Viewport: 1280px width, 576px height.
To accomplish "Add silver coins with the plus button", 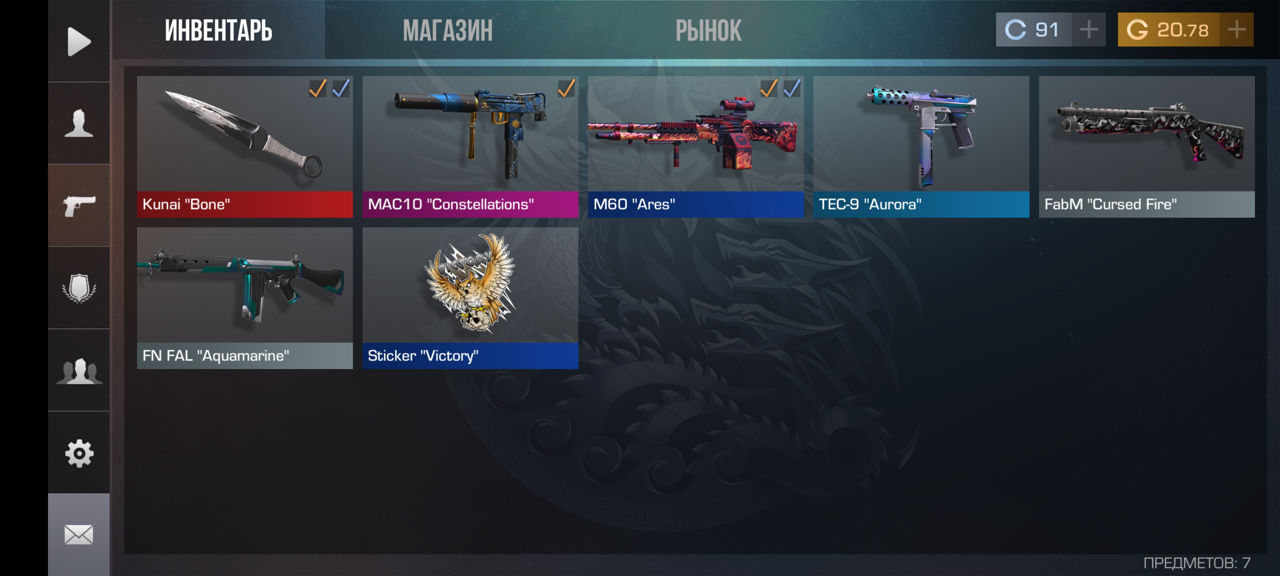I will [1088, 30].
